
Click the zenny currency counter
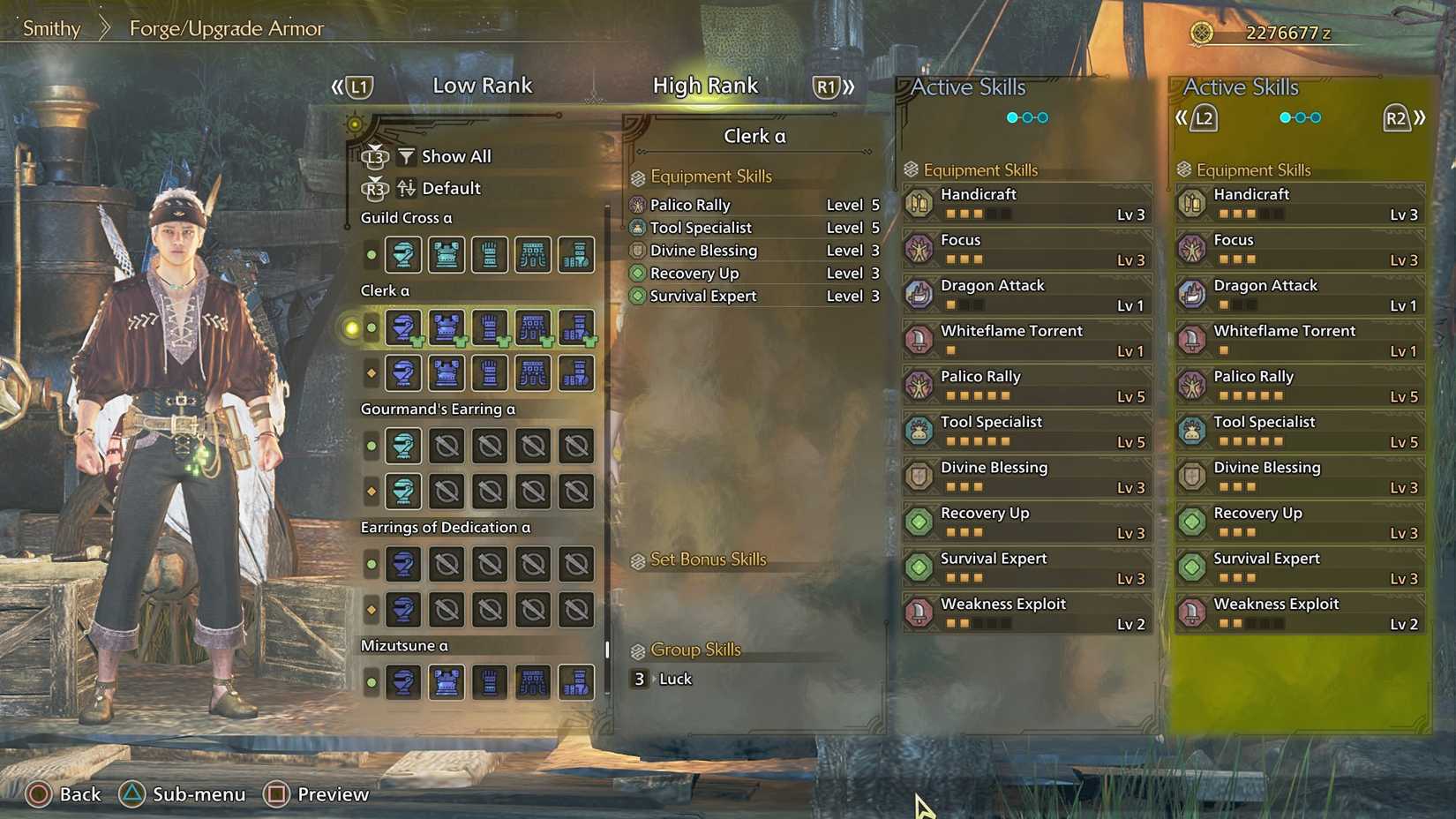click(1288, 34)
